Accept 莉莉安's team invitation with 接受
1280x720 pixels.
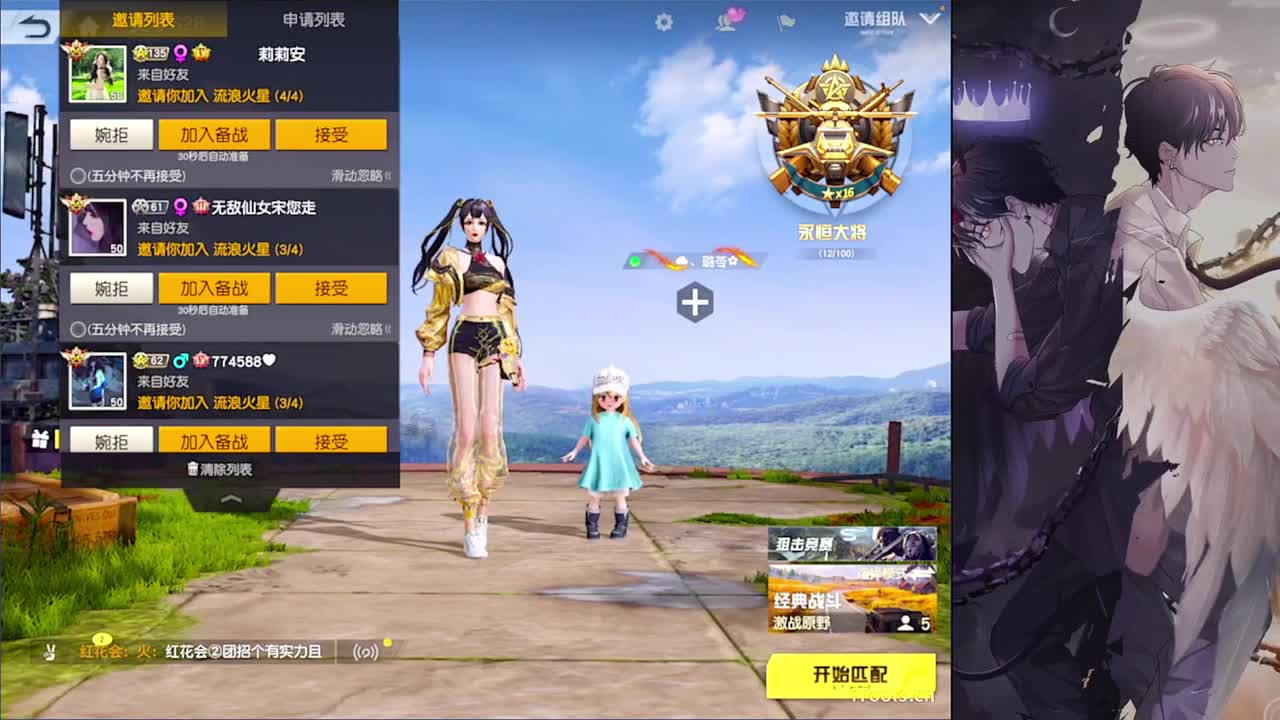(x=332, y=134)
